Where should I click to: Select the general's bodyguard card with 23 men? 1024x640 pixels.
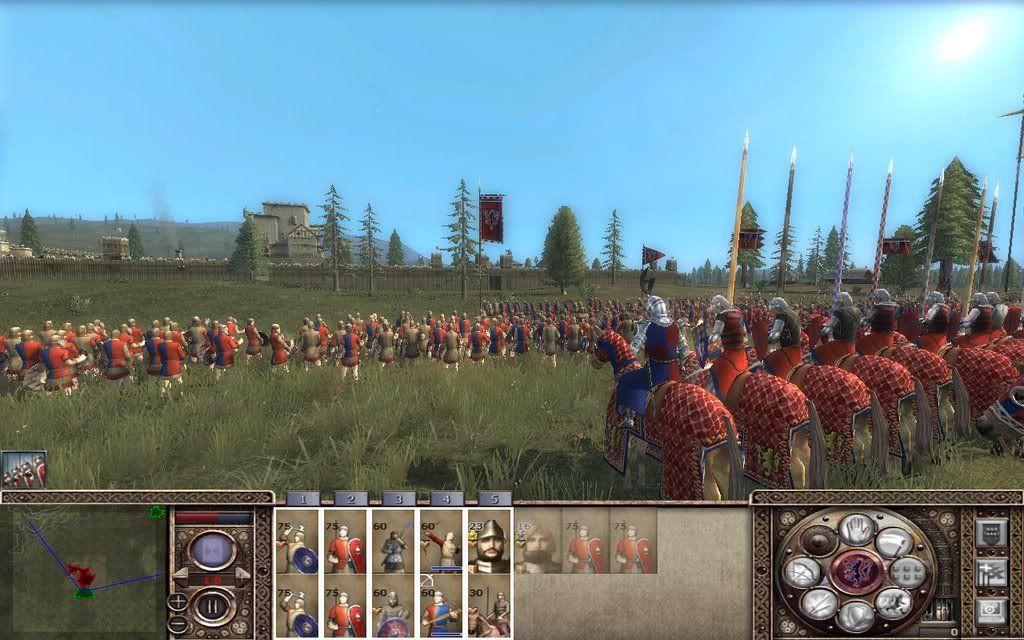tap(489, 542)
